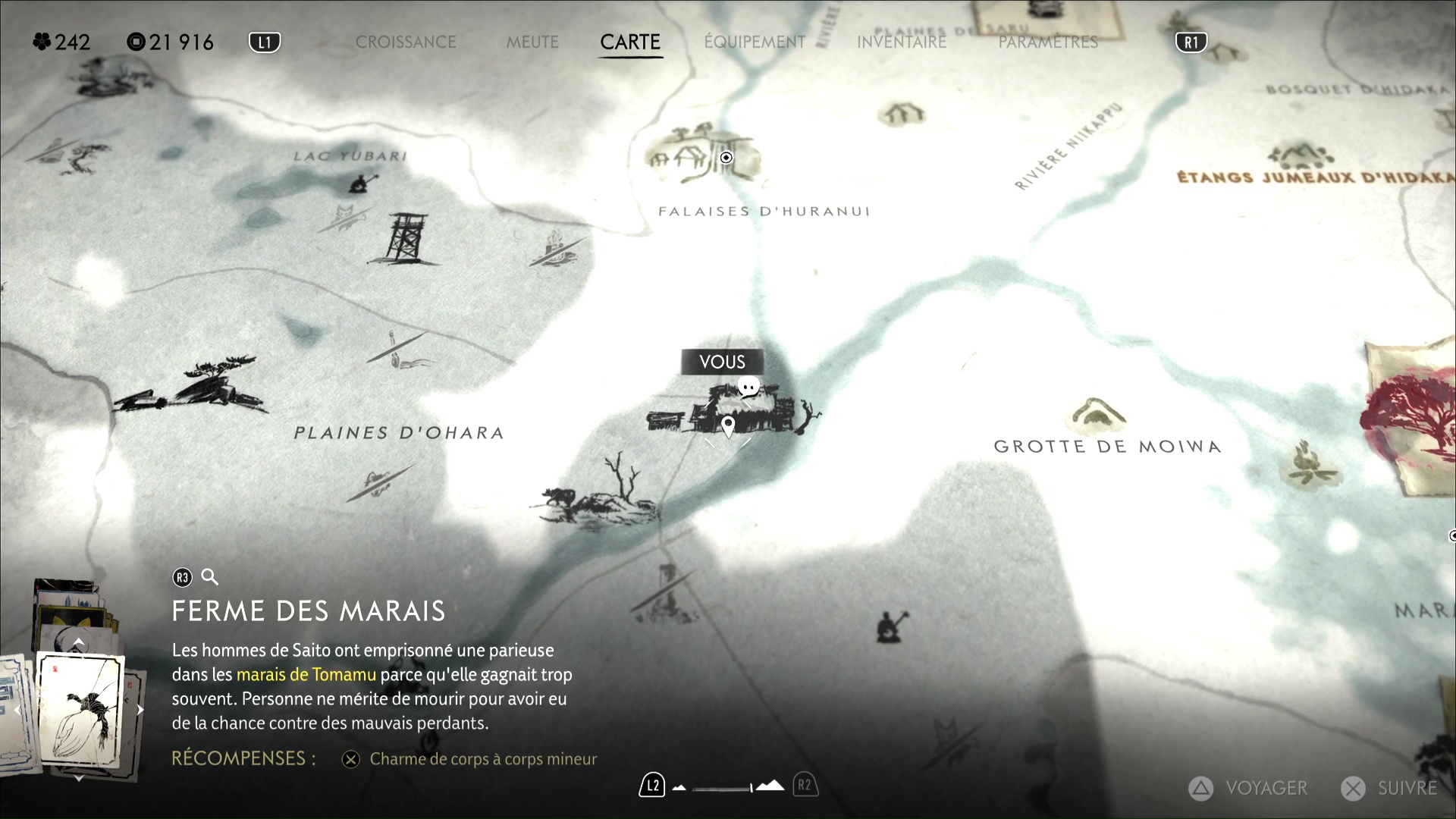Viewport: 1456px width, 819px height.
Task: Click the Lac Yubari musician marker
Action: click(360, 183)
